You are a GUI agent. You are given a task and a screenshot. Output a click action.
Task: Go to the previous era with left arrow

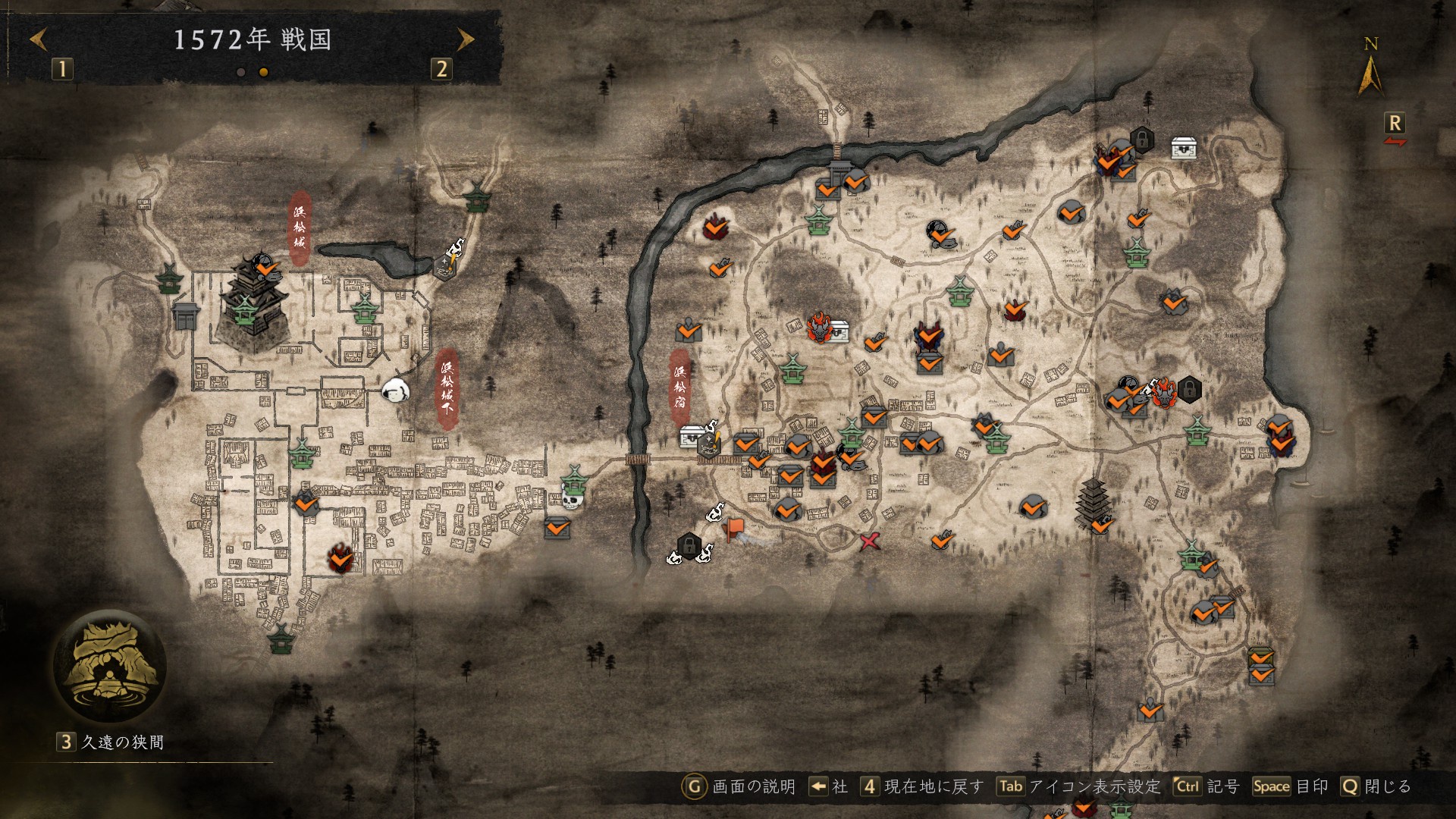pyautogui.click(x=39, y=39)
